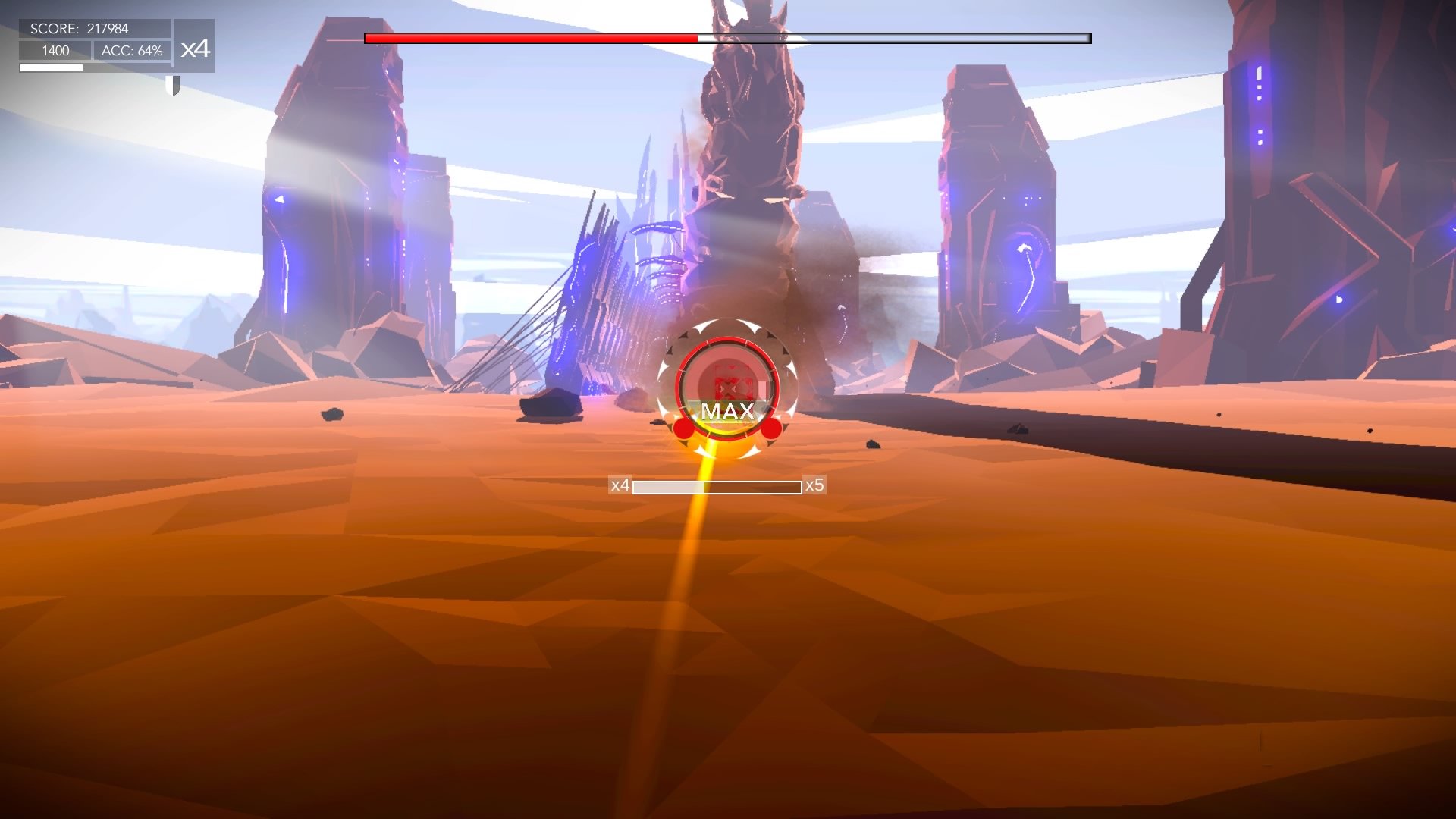The image size is (1456, 819).
Task: Toggle the x5 label on the multiplier bar
Action: [815, 485]
